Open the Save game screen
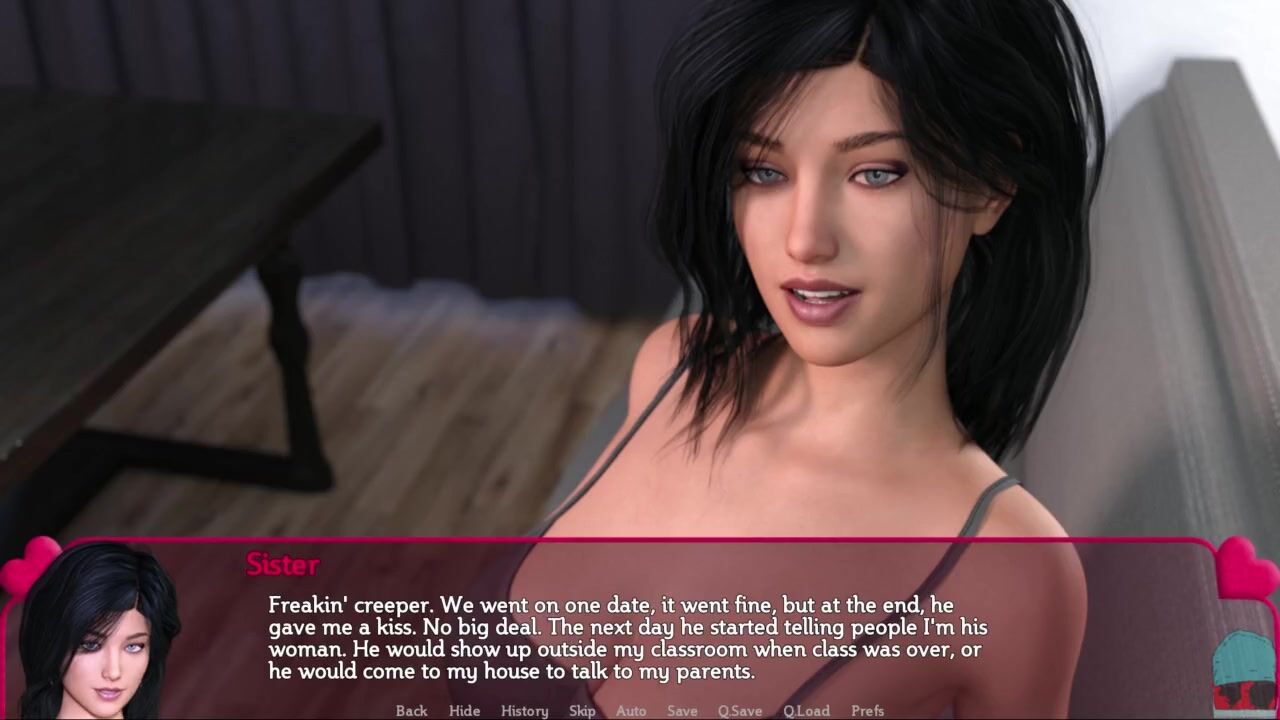Screen dimensions: 1280x720 pos(682,711)
